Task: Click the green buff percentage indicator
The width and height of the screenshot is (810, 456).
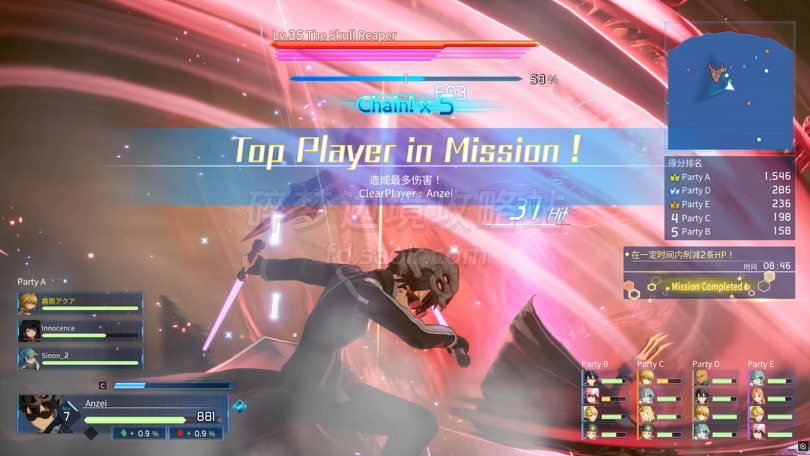Action: point(140,433)
